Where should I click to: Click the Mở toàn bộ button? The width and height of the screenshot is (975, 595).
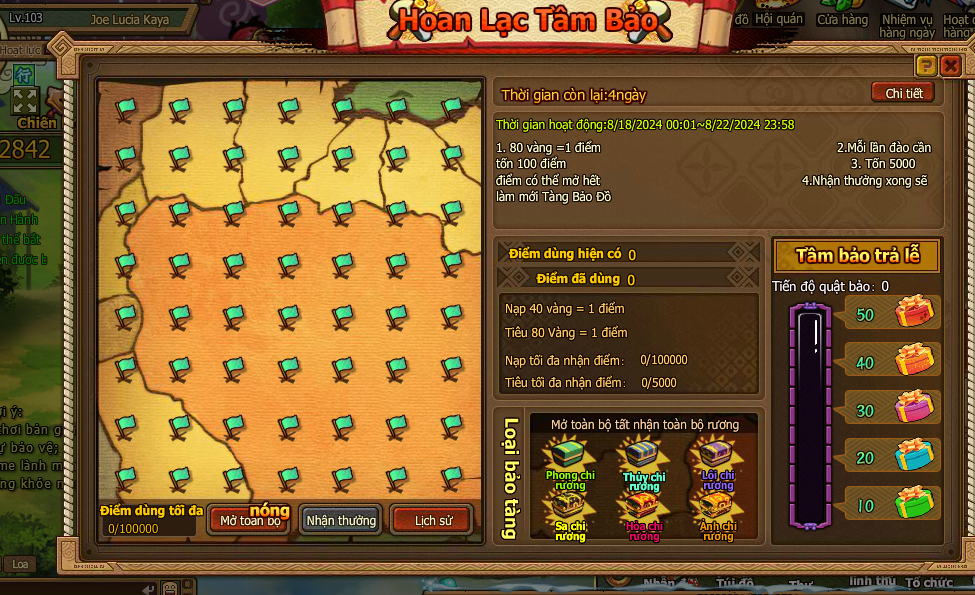coord(250,520)
